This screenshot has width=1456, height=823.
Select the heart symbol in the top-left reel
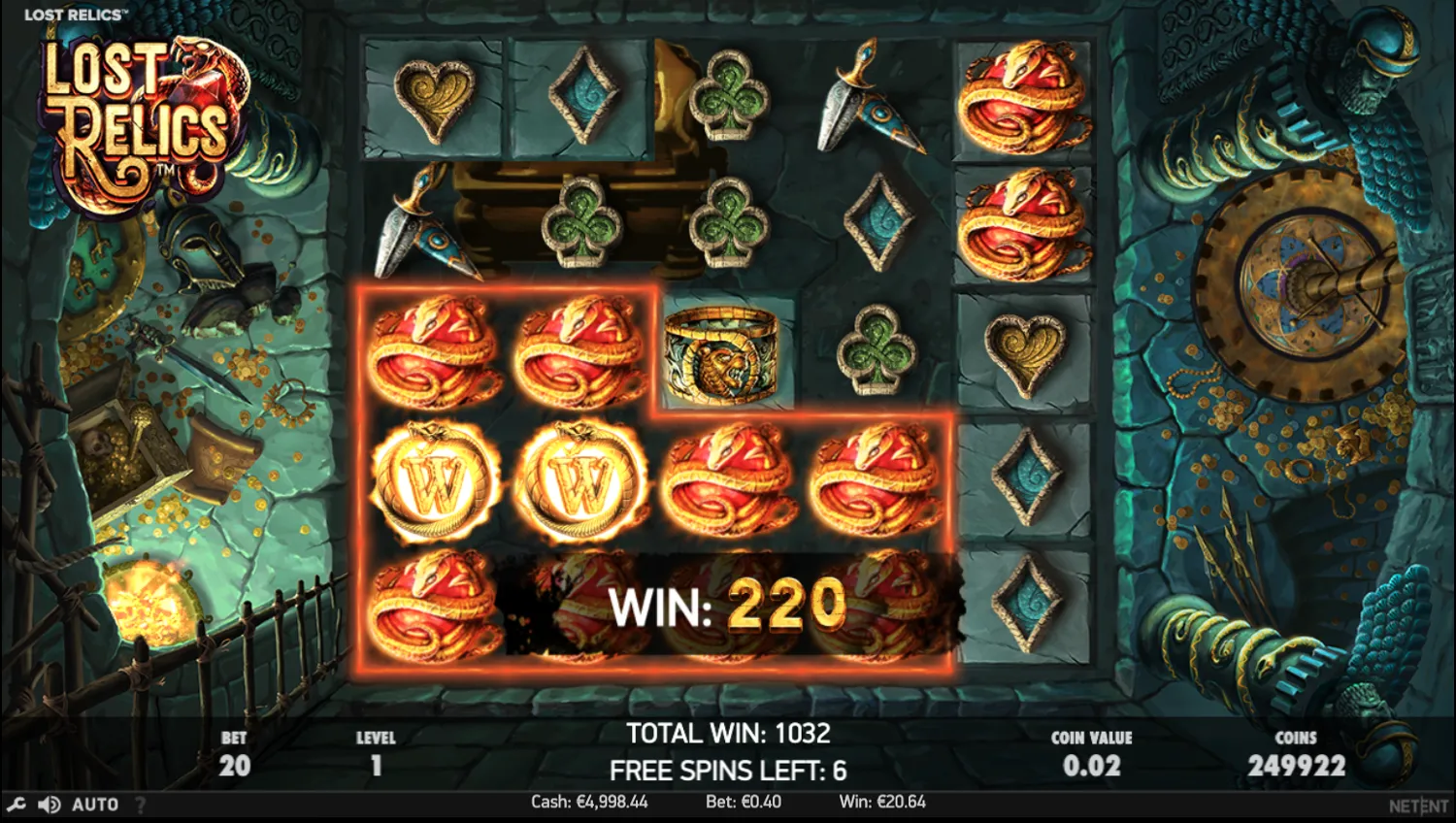pos(432,97)
